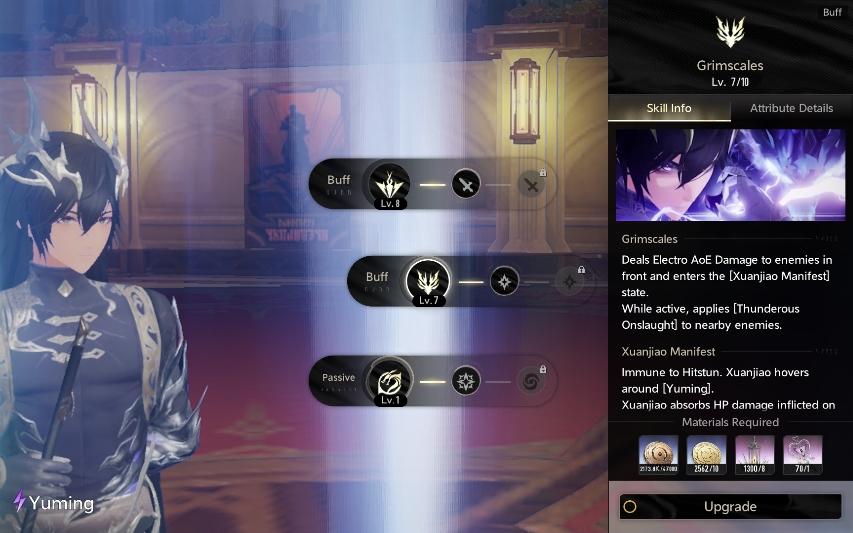Inspect the heart-shaped material costing 1

802,454
